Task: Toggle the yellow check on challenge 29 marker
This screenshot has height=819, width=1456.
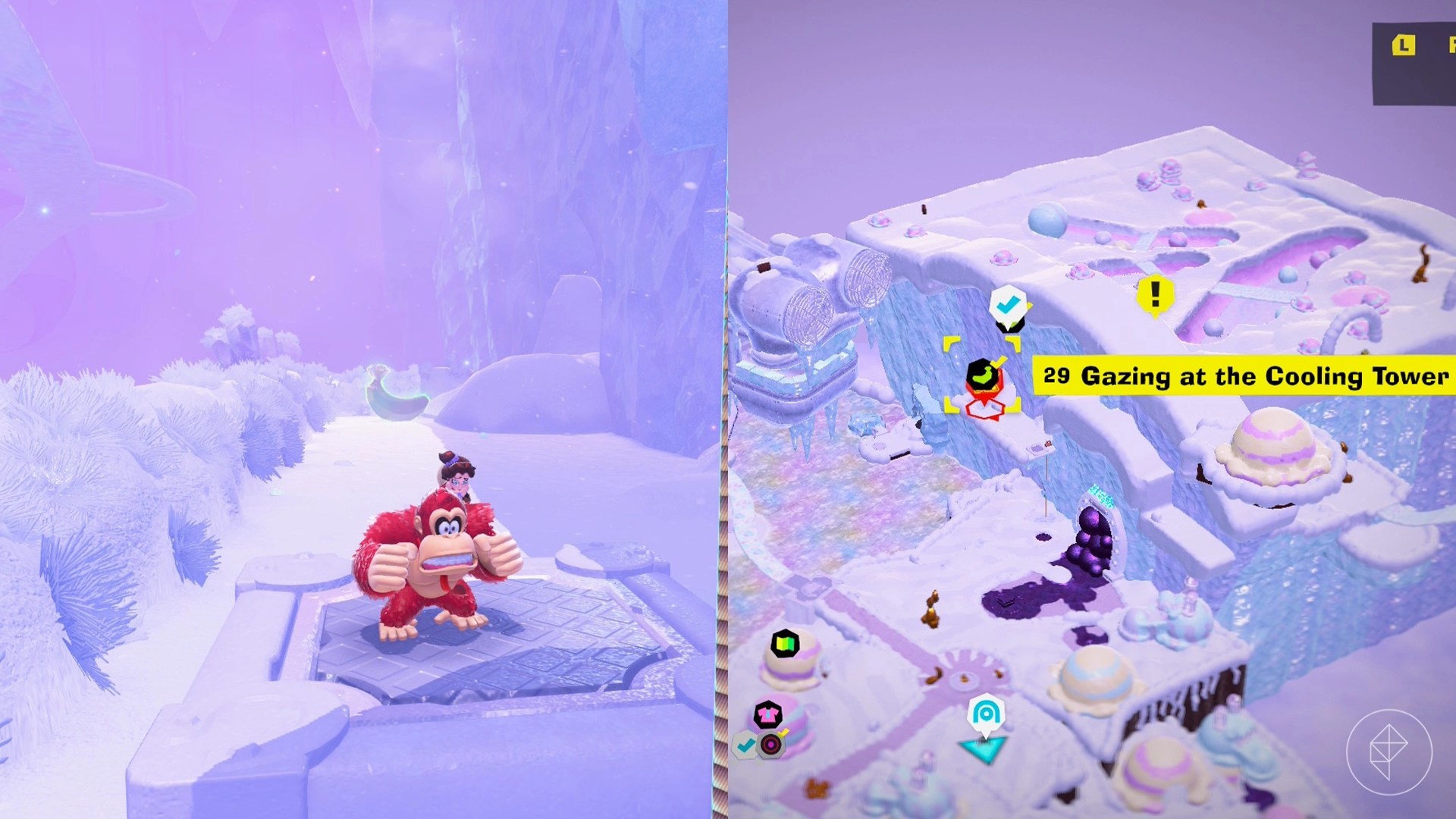Action: click(999, 362)
